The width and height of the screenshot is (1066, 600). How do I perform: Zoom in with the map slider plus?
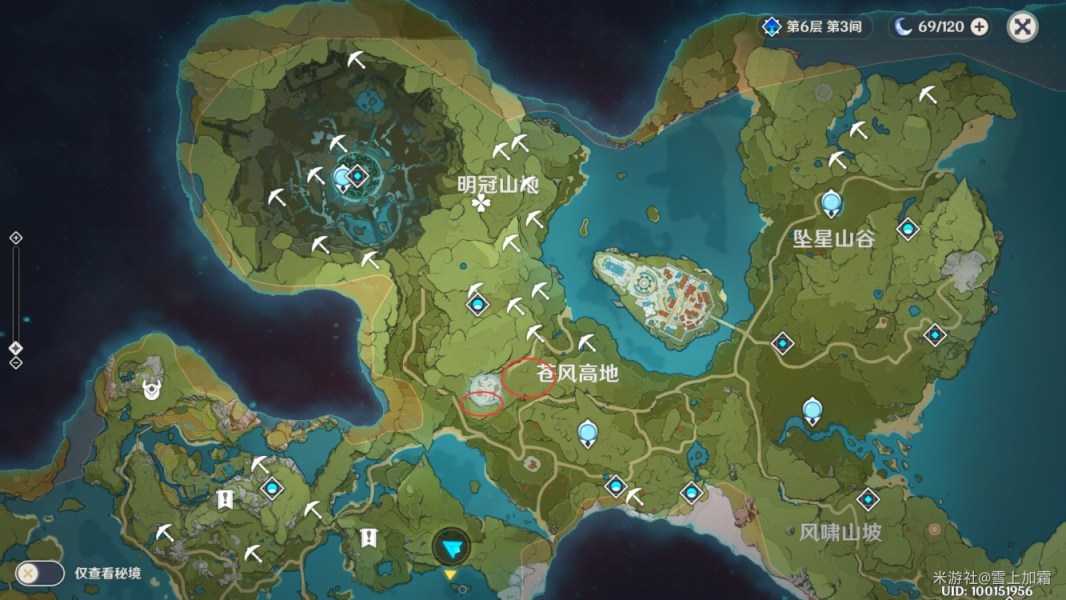16,238
